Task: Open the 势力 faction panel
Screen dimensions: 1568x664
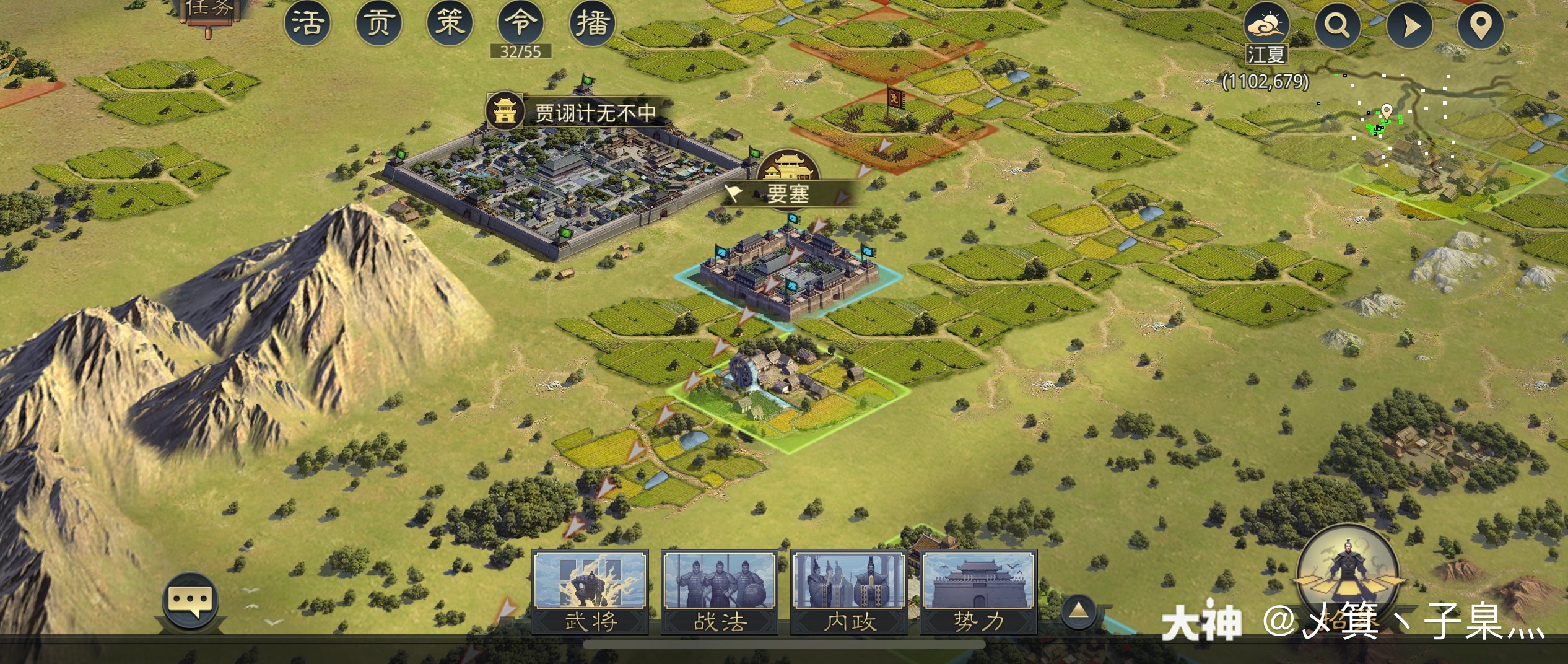Action: [x=978, y=591]
